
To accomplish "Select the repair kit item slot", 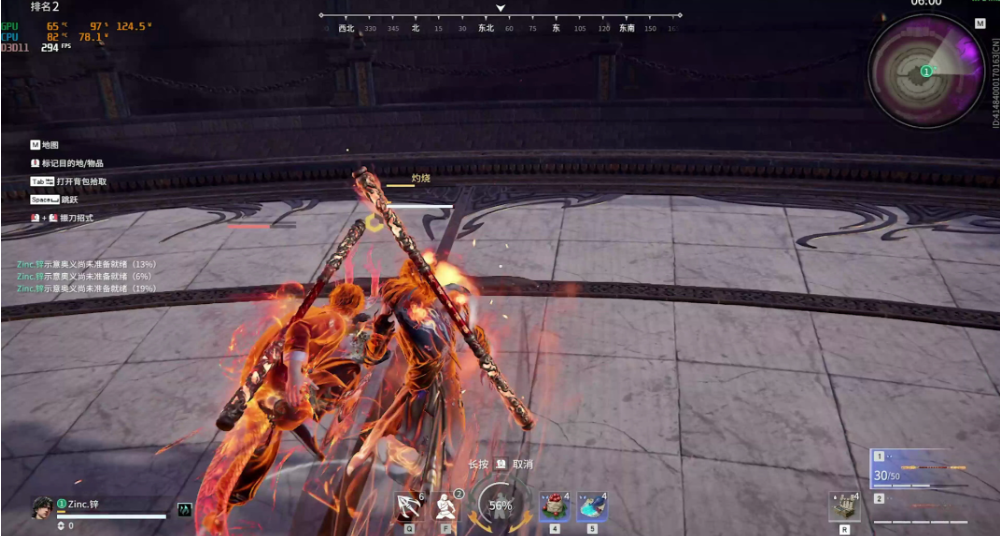I will tap(844, 507).
